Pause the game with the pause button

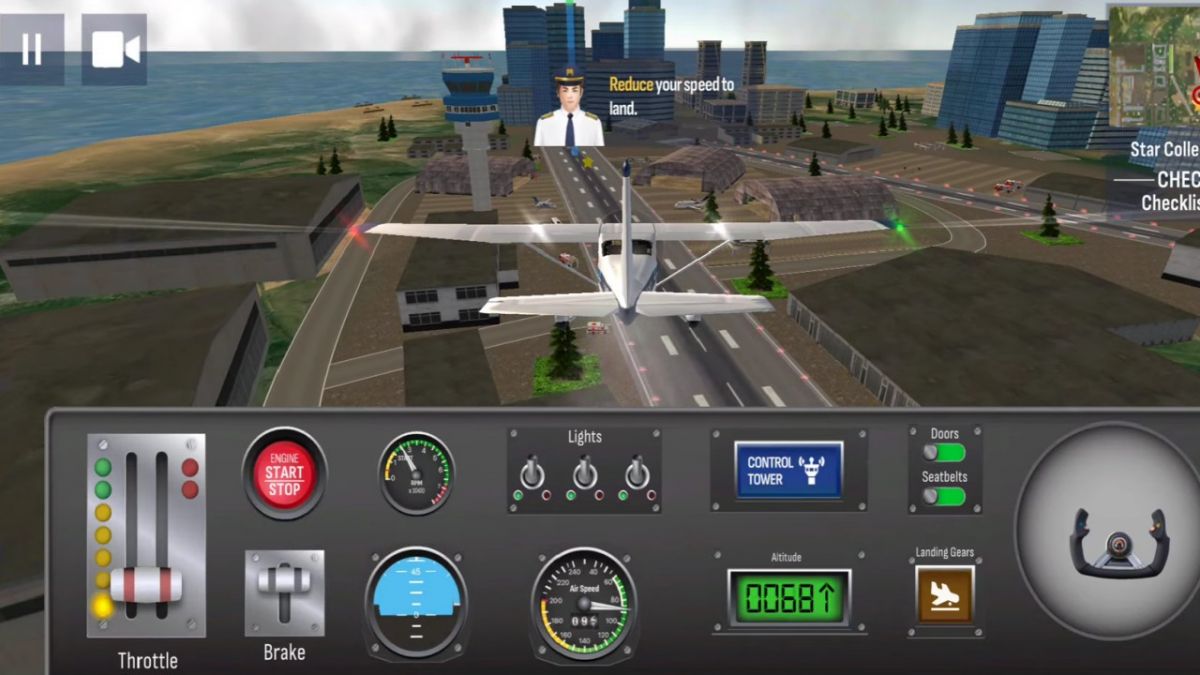(x=32, y=49)
